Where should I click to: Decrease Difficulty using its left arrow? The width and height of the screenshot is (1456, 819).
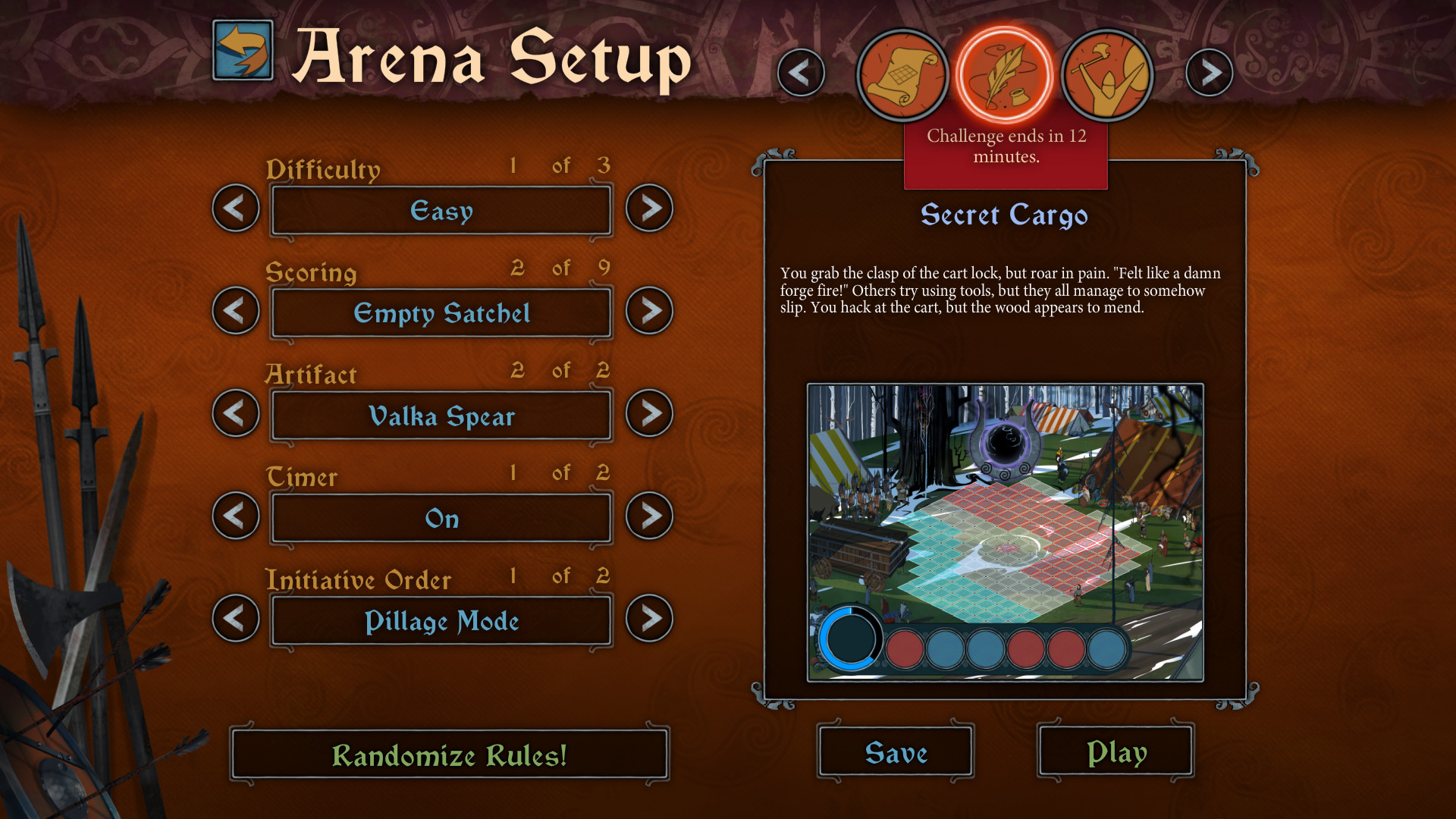click(235, 209)
